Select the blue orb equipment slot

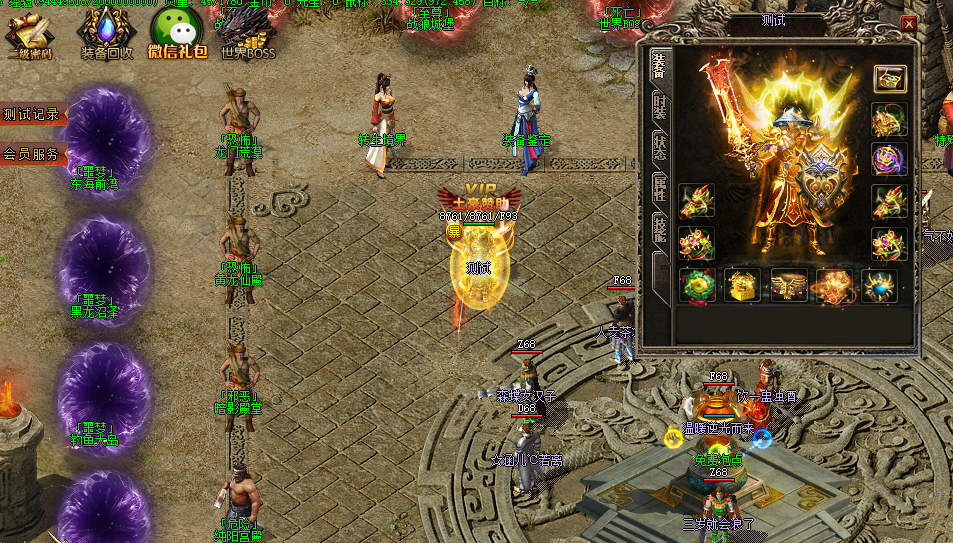881,285
